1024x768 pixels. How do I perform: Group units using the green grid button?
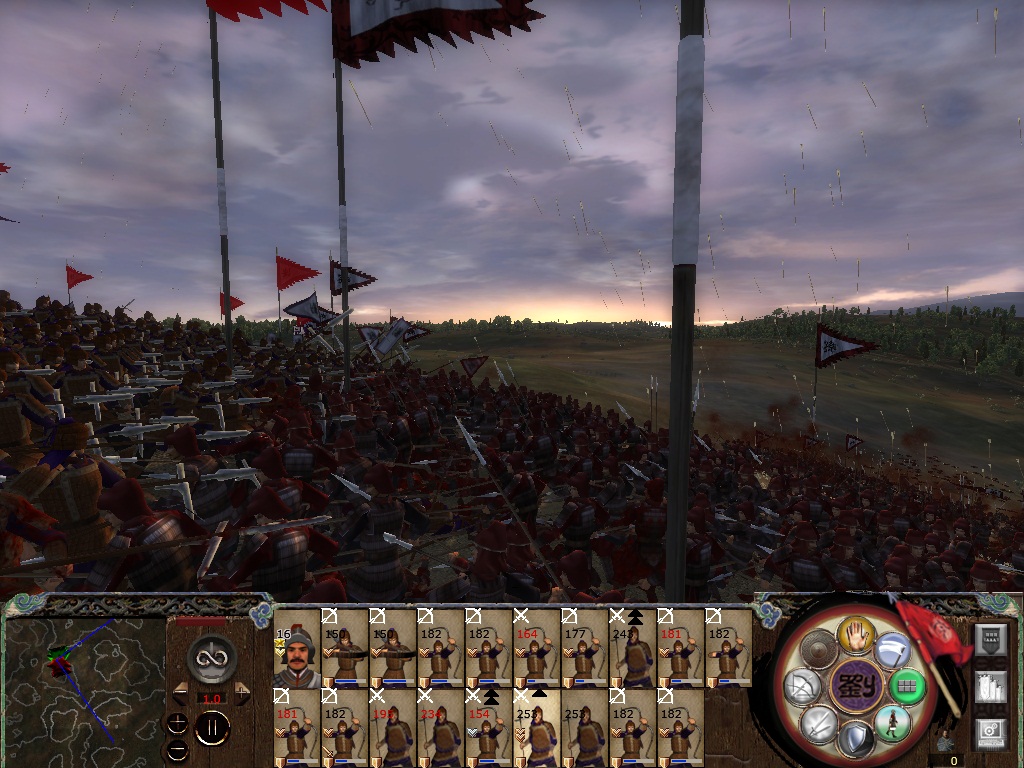pos(906,687)
